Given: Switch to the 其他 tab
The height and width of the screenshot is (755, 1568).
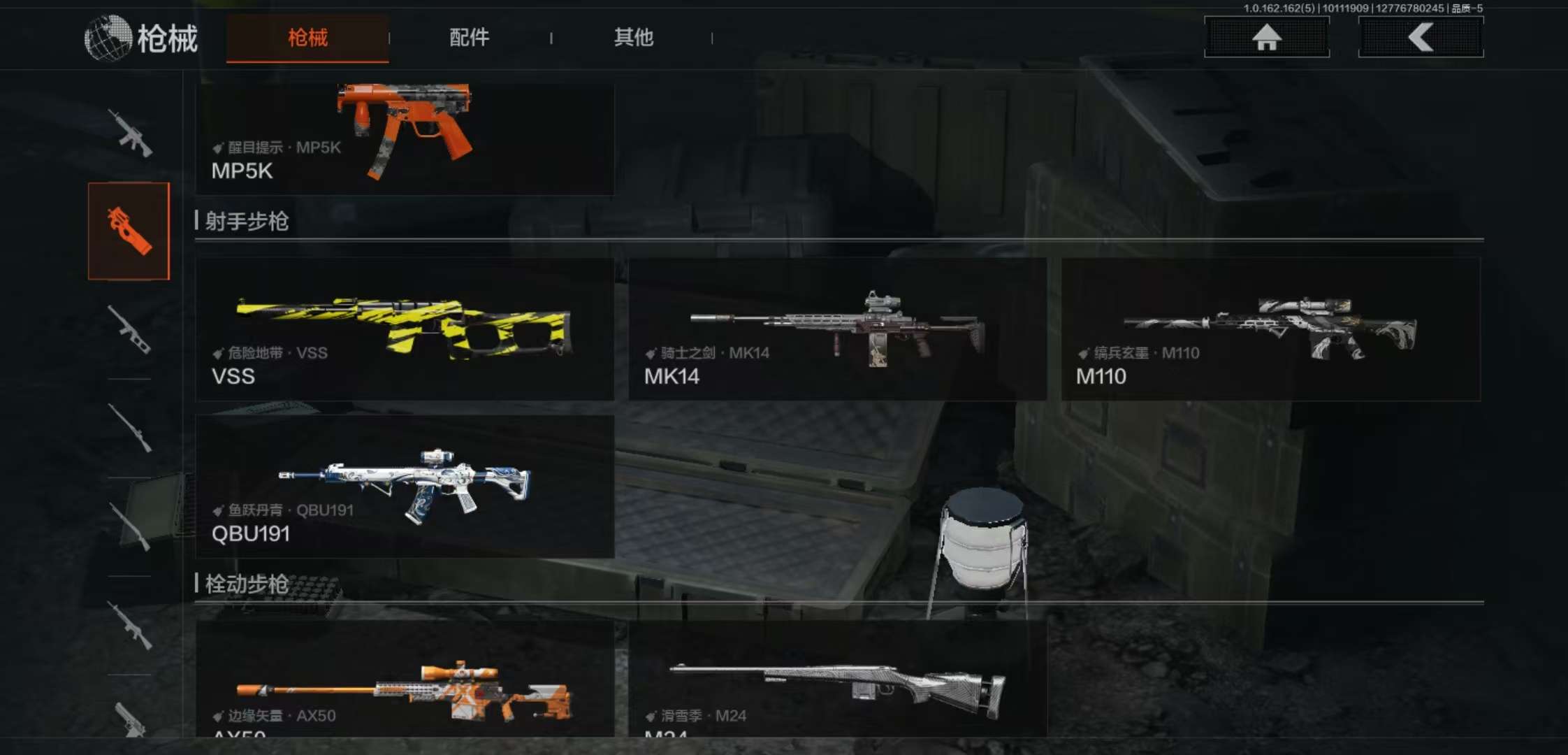Looking at the screenshot, I should pyautogui.click(x=633, y=38).
